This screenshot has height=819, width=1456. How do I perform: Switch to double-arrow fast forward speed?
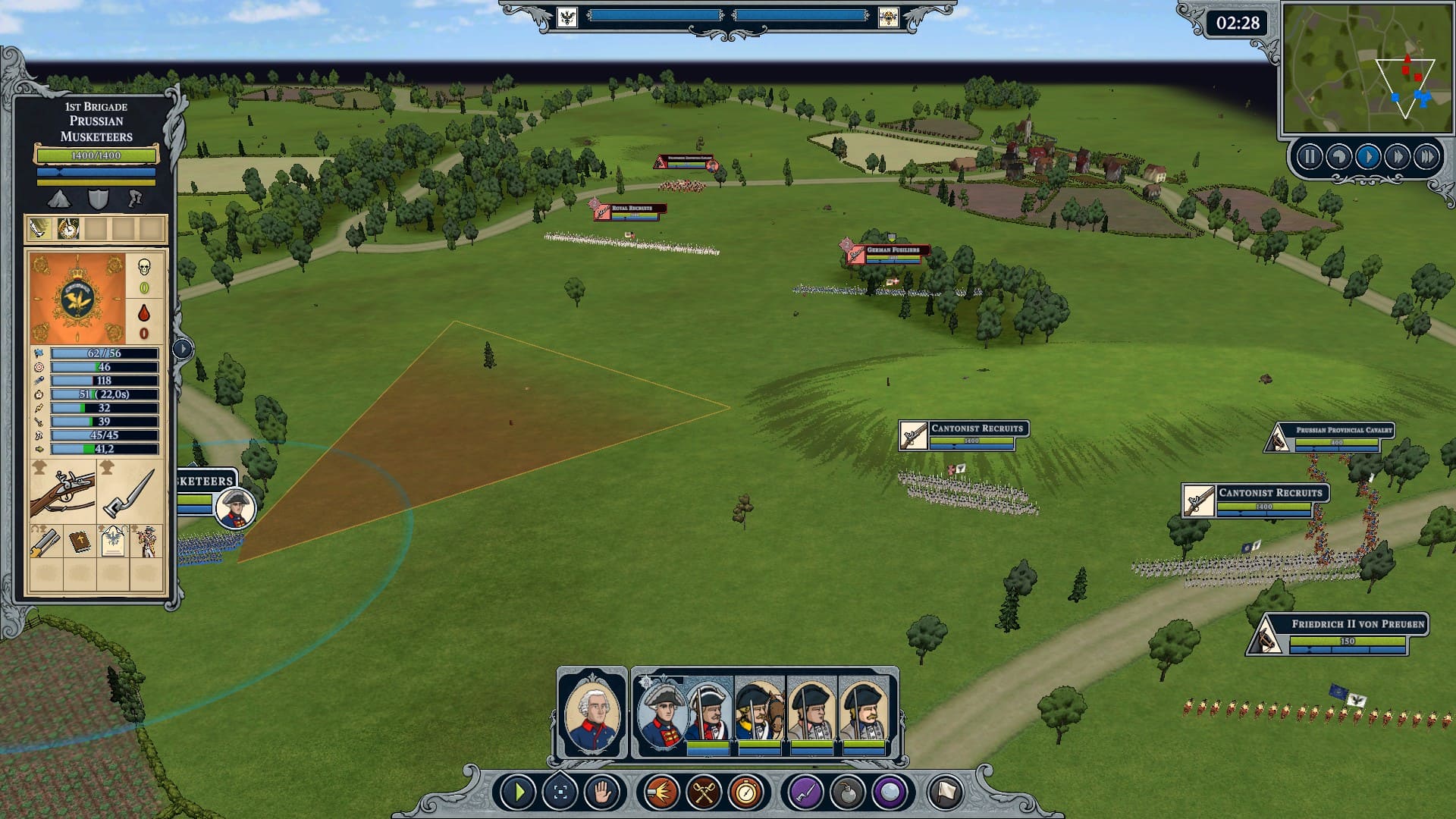(x=1397, y=157)
